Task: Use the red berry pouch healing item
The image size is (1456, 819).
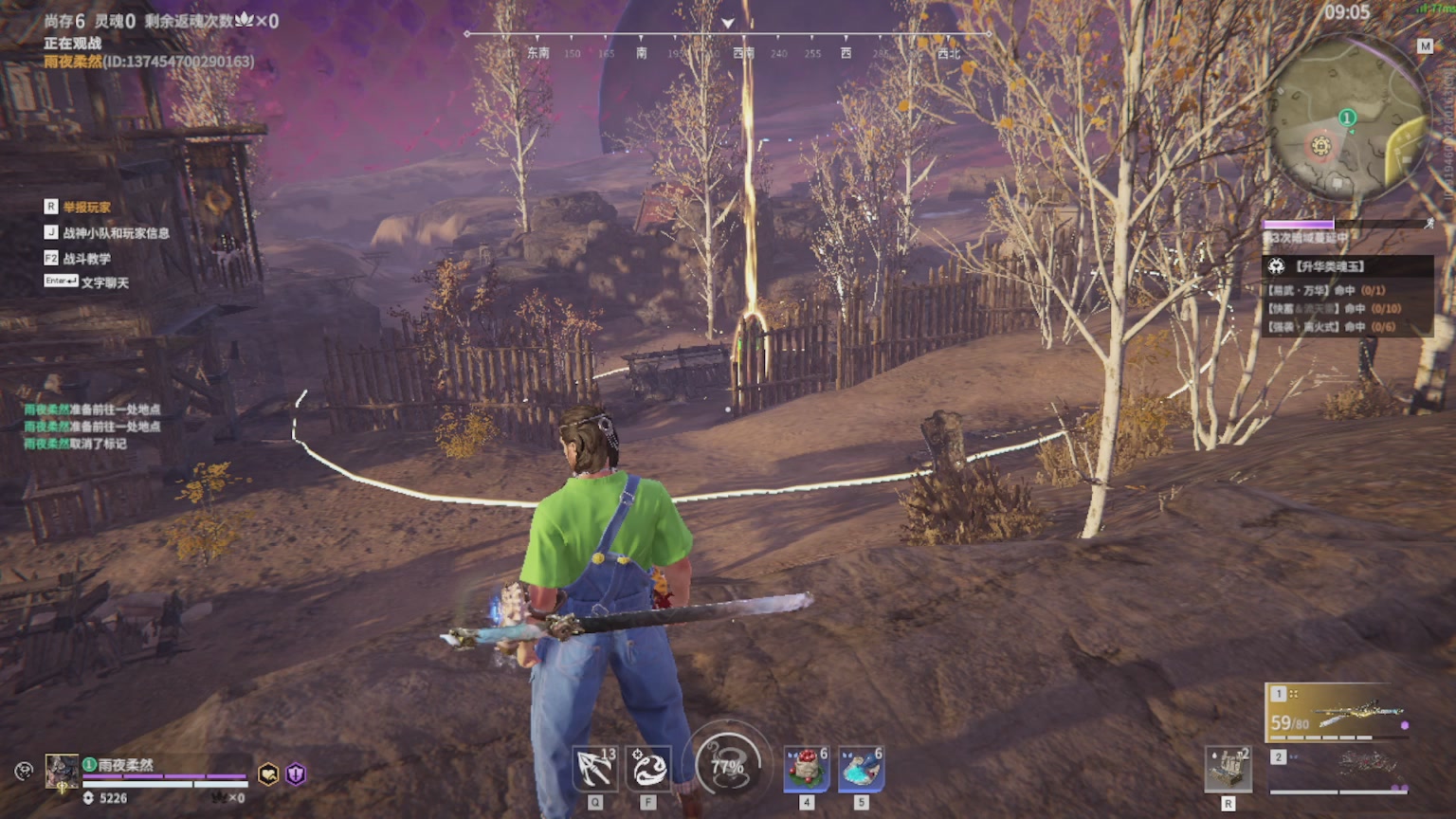Action: pyautogui.click(x=807, y=768)
